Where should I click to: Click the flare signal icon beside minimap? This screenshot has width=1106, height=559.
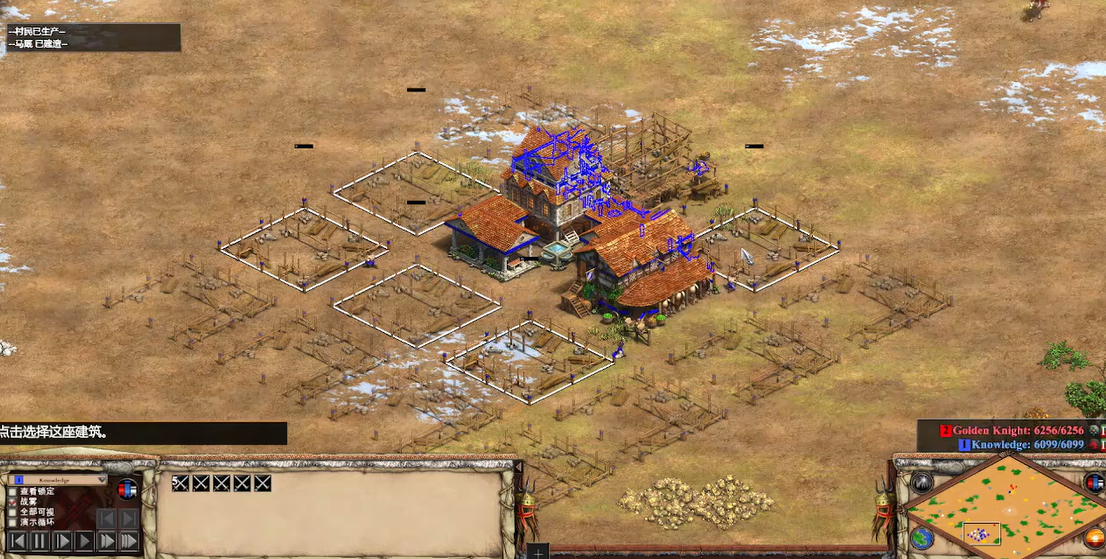[x=922, y=484]
